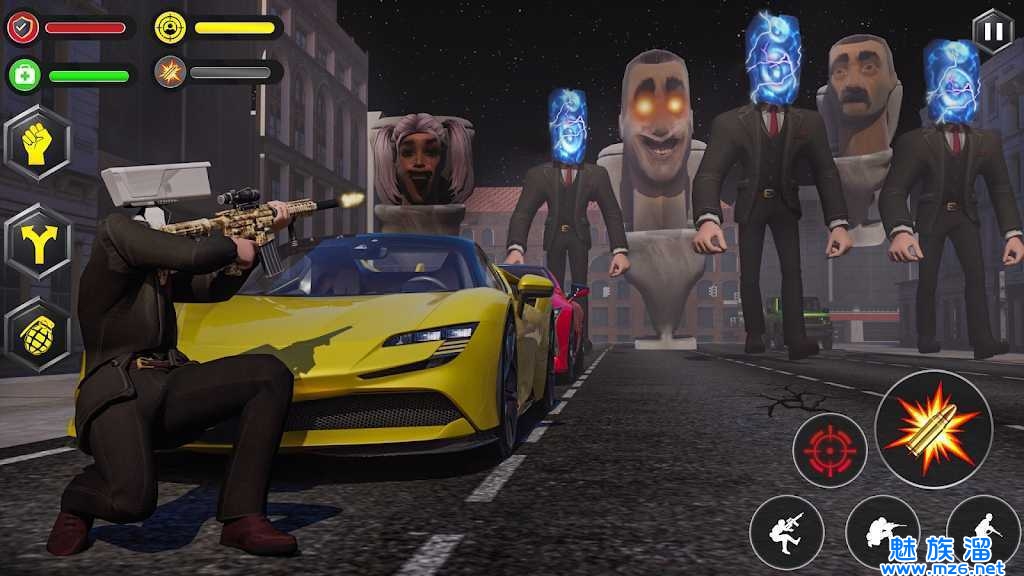Toggle aim with the red crosshair button
The image size is (1024, 576).
(x=829, y=450)
